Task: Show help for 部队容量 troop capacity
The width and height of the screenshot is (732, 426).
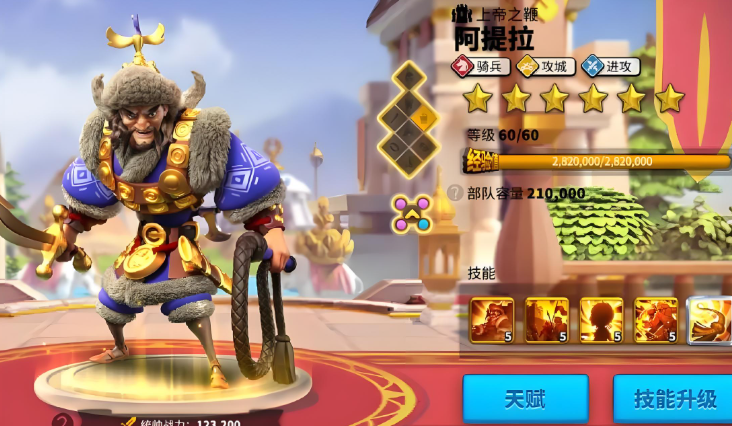Action: (455, 193)
